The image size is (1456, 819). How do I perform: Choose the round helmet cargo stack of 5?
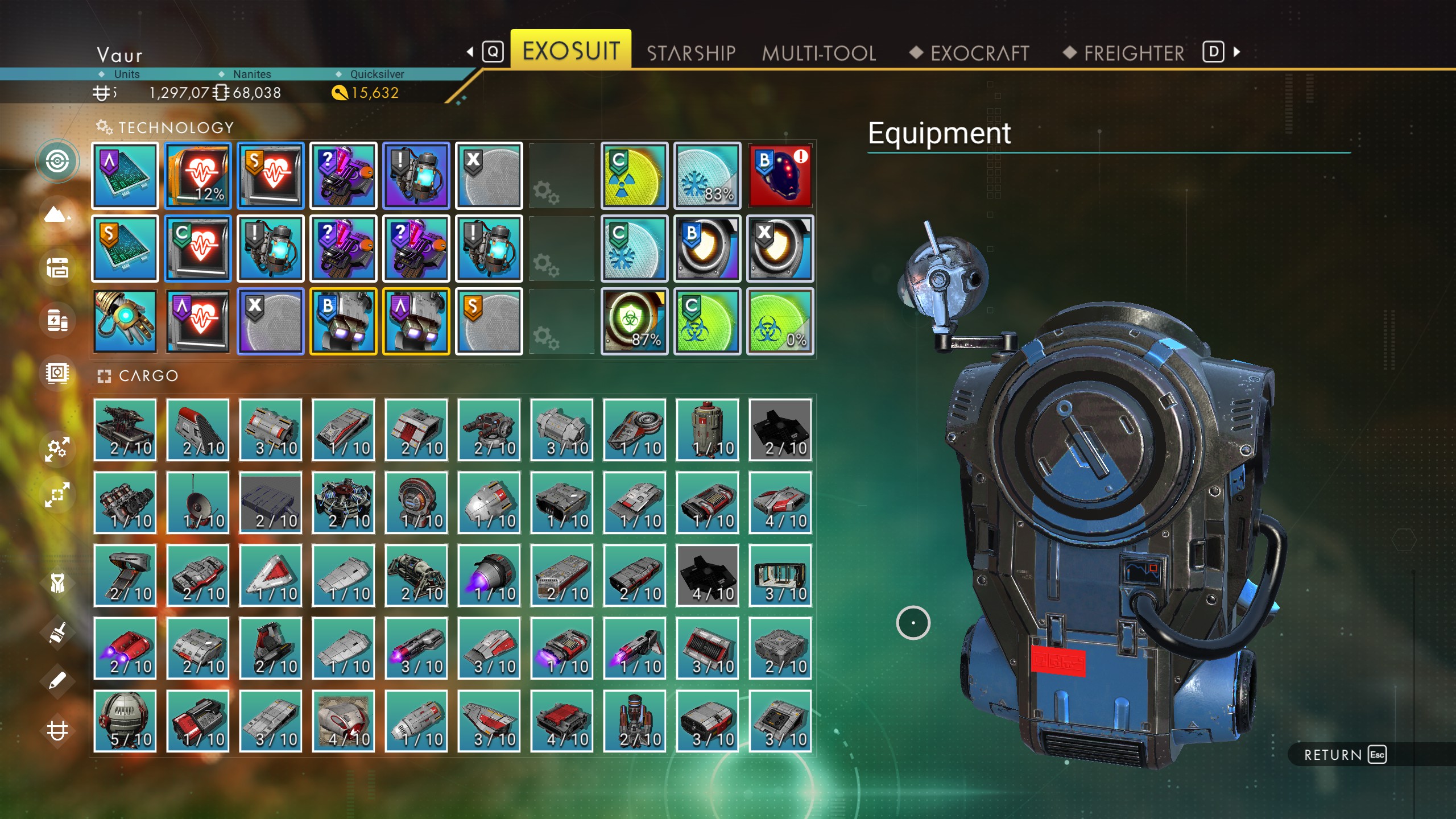(x=125, y=721)
